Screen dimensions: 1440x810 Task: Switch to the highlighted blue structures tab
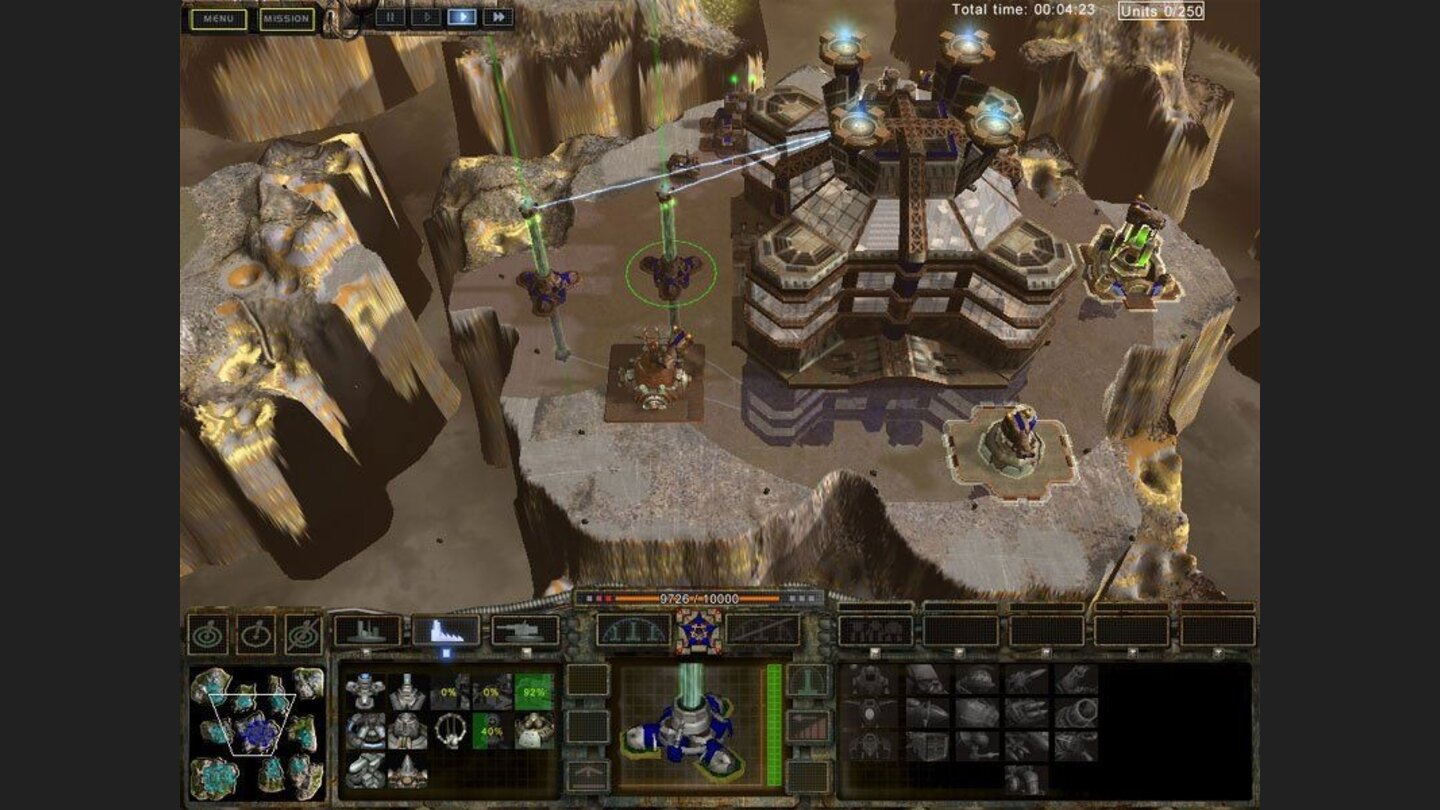click(x=445, y=630)
